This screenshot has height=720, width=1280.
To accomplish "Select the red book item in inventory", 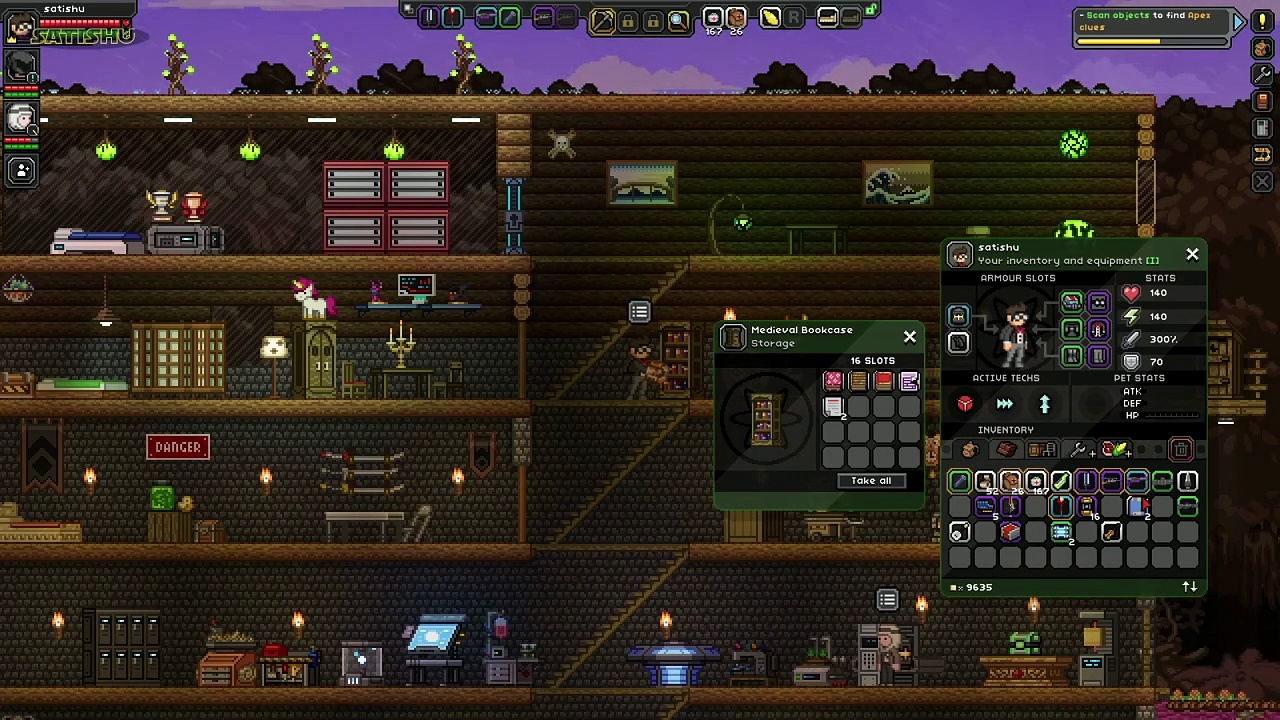I will pyautogui.click(x=1010, y=532).
